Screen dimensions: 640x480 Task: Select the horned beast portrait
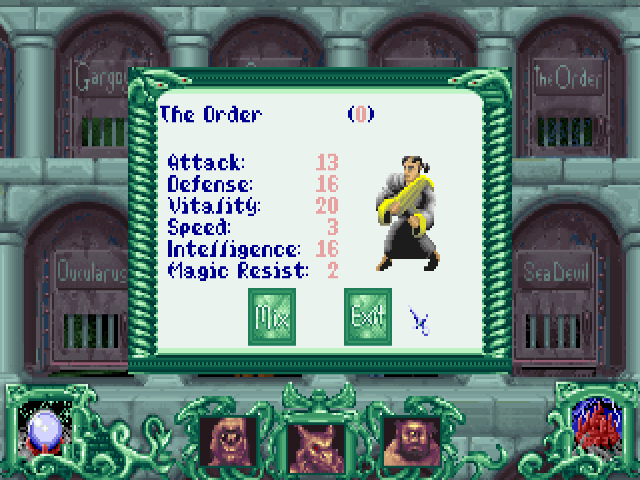click(x=317, y=440)
